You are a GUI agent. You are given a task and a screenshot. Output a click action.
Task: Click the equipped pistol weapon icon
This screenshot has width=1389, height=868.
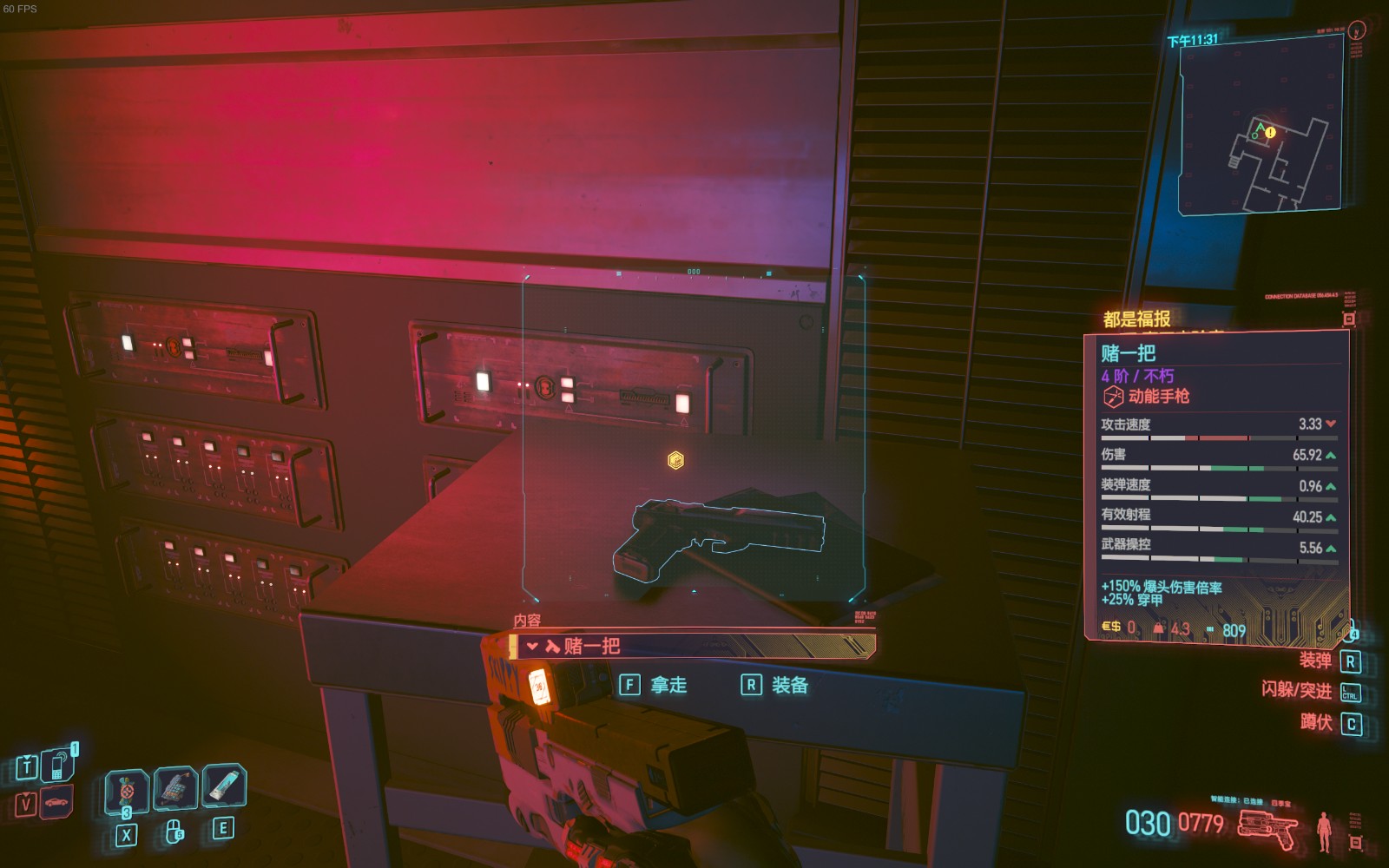coord(1267,825)
